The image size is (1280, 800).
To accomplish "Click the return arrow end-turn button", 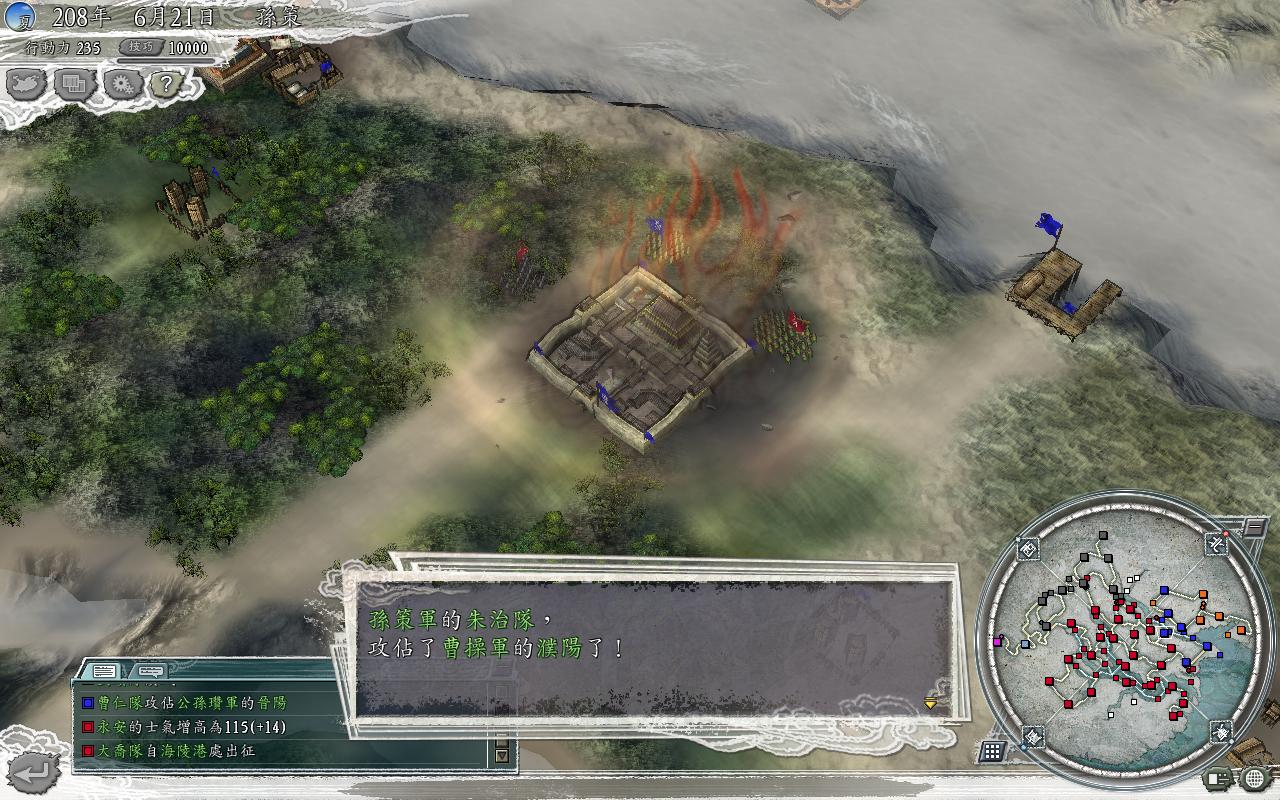I will point(35,771).
